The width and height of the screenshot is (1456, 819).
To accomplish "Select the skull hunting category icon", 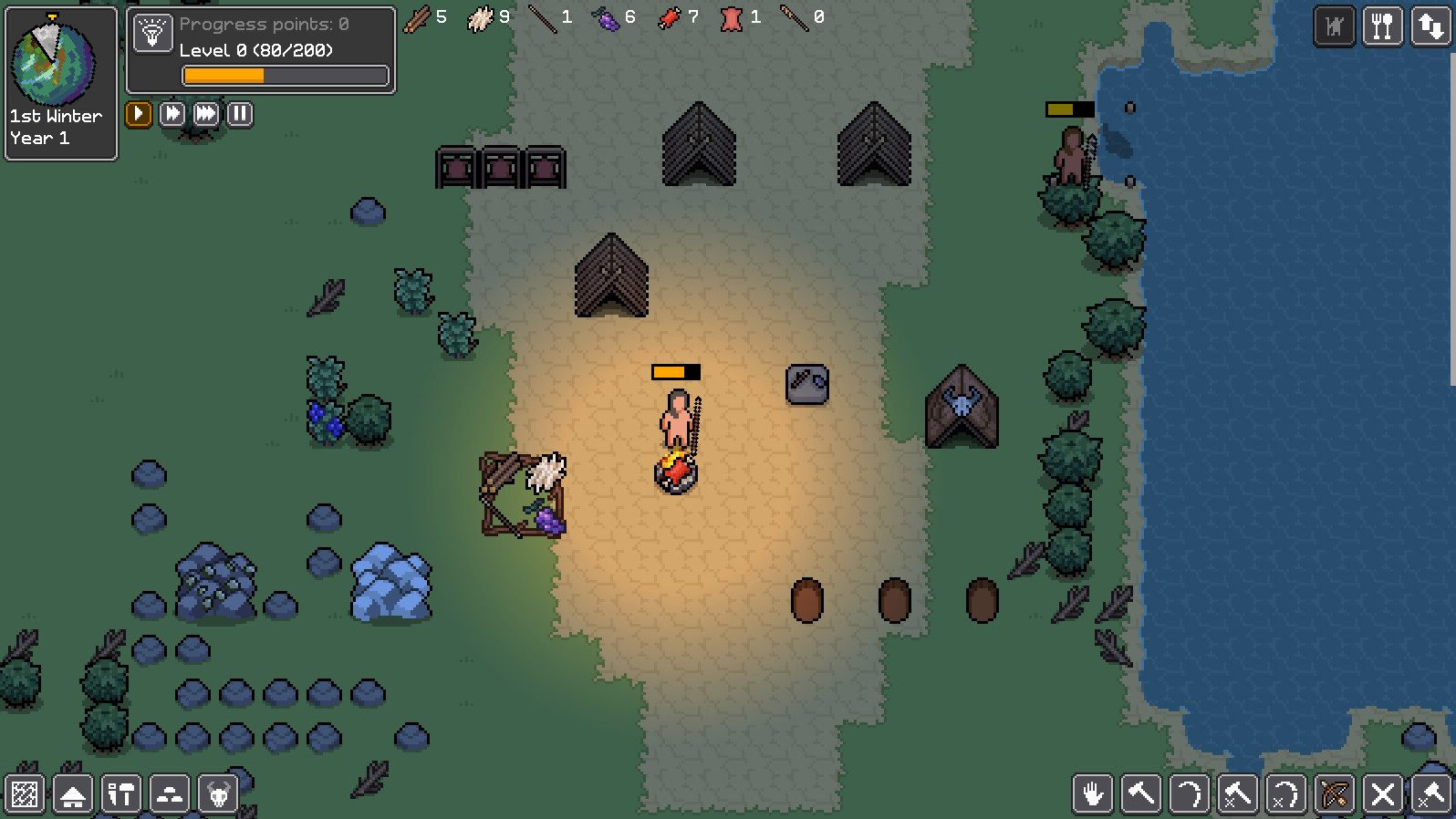I will pos(218,794).
